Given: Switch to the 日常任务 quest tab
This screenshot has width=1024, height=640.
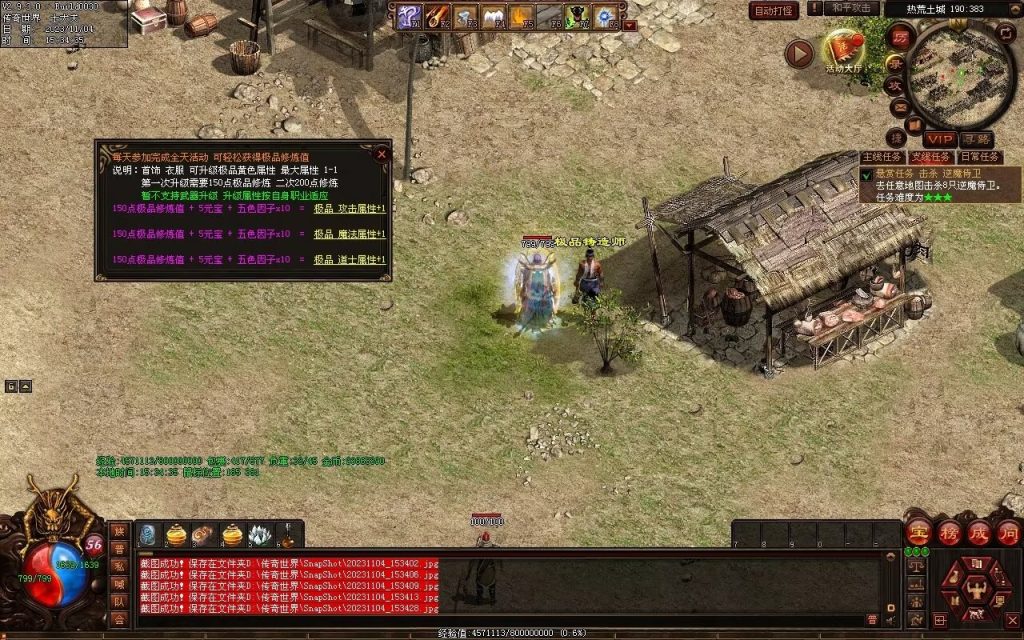Looking at the screenshot, I should (979, 157).
